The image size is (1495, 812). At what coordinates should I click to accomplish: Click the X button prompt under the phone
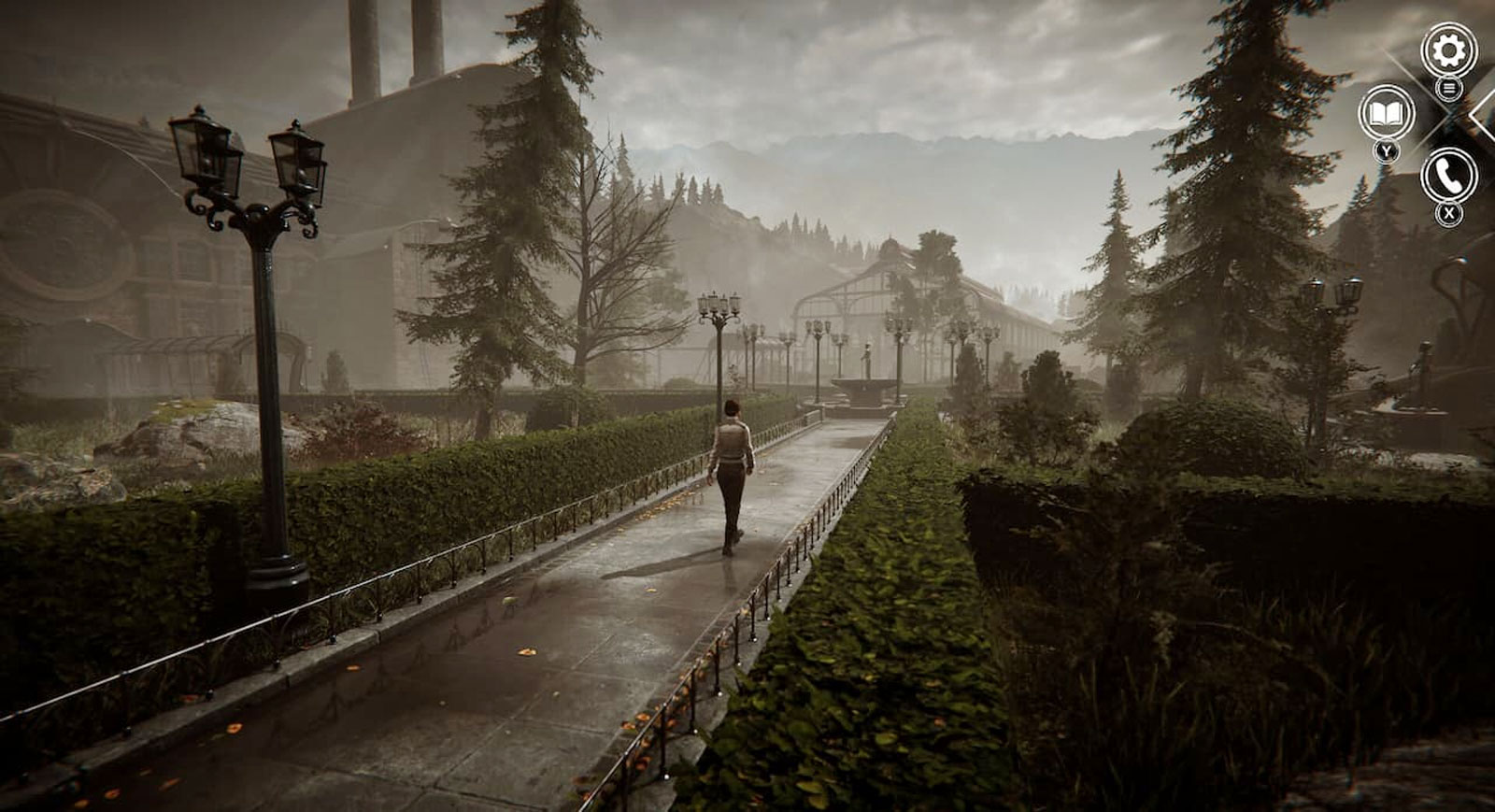(x=1448, y=211)
